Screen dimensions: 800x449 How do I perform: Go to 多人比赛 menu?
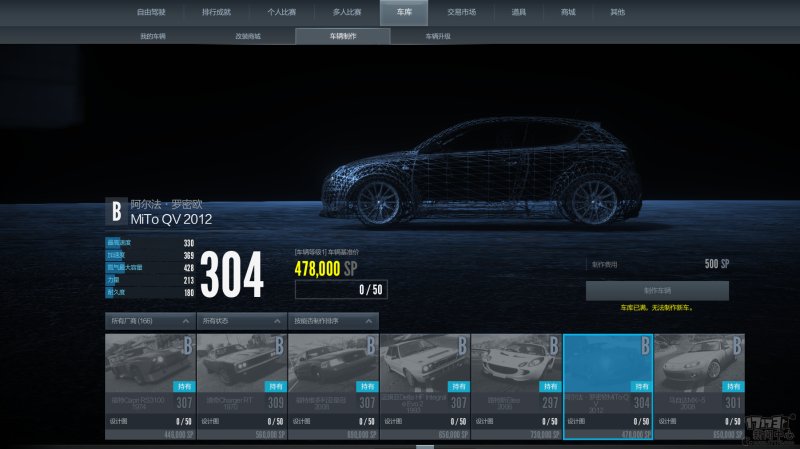[347, 12]
